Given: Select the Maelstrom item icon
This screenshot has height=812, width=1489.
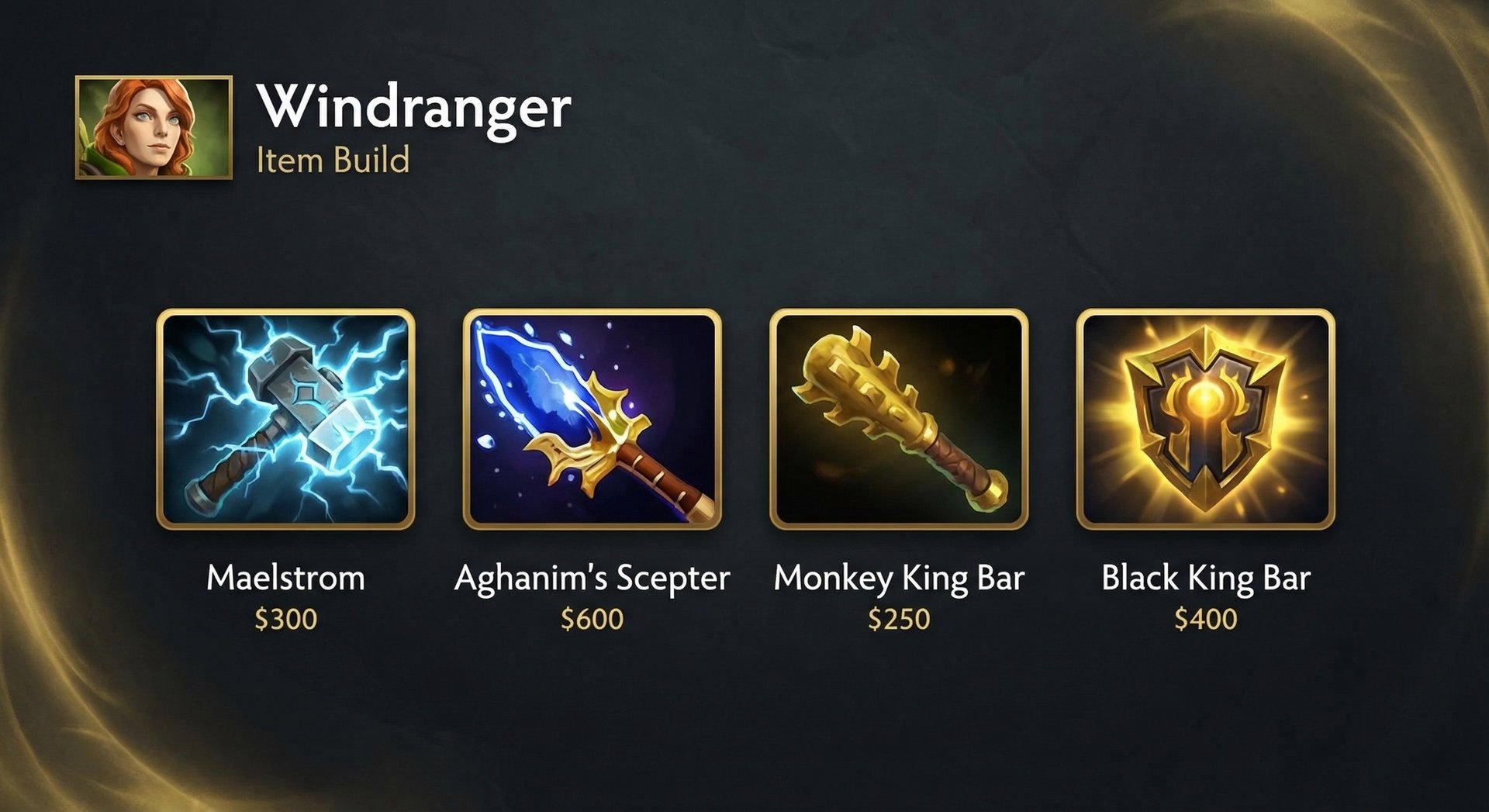Looking at the screenshot, I should tap(285, 419).
